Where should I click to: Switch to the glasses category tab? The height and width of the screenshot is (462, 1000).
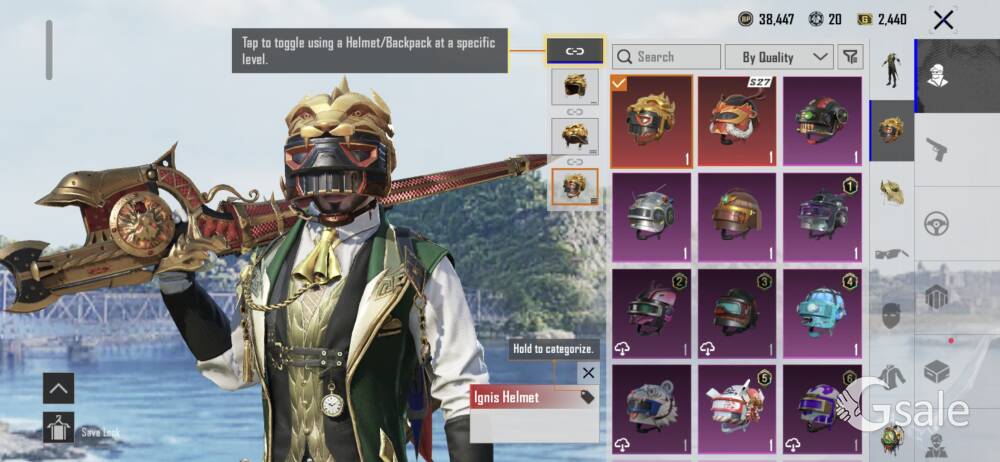(x=892, y=254)
